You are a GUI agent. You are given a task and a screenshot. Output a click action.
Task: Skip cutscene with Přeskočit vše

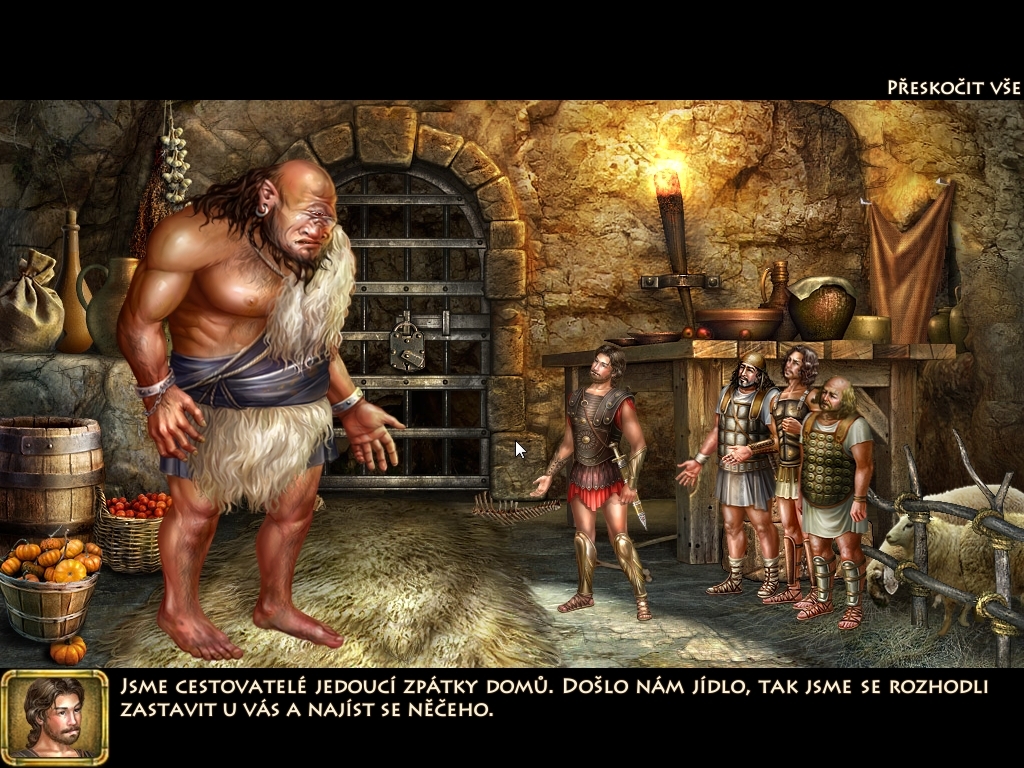(953, 88)
